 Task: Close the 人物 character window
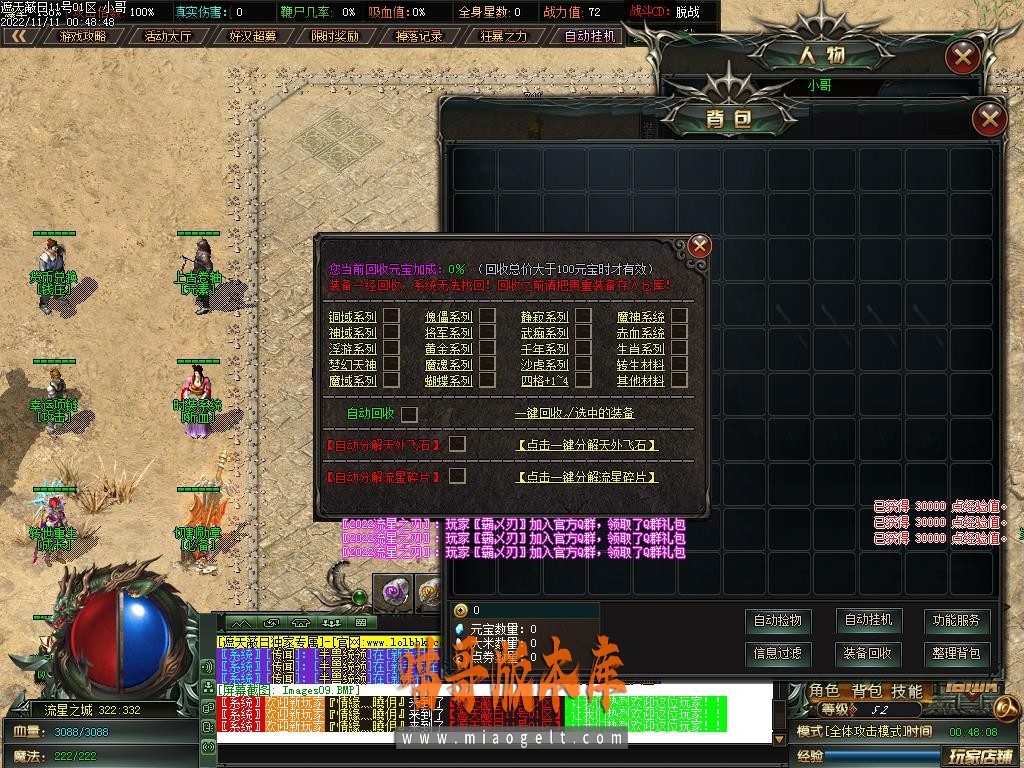pos(962,57)
